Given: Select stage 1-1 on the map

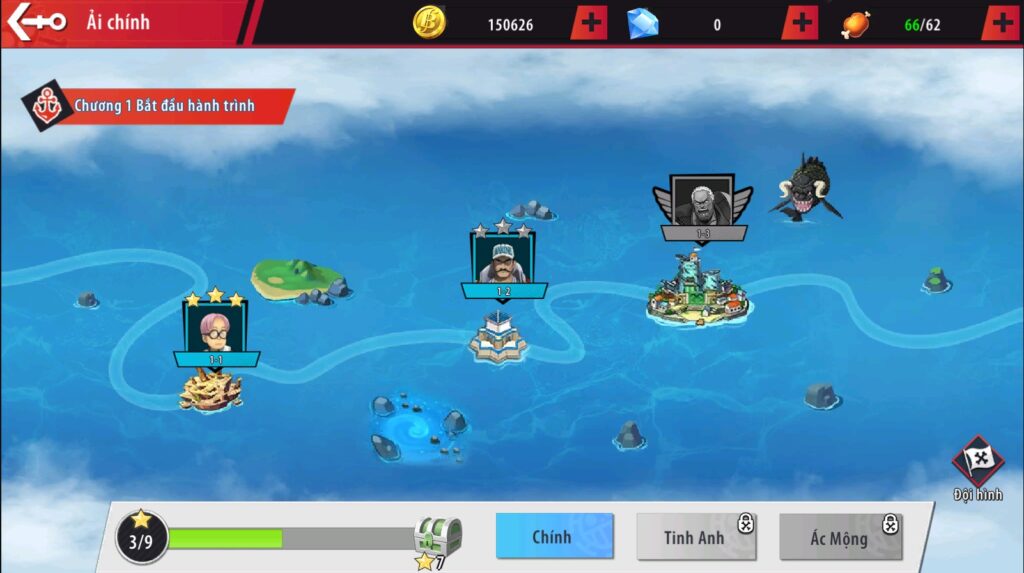Looking at the screenshot, I should pyautogui.click(x=215, y=328).
